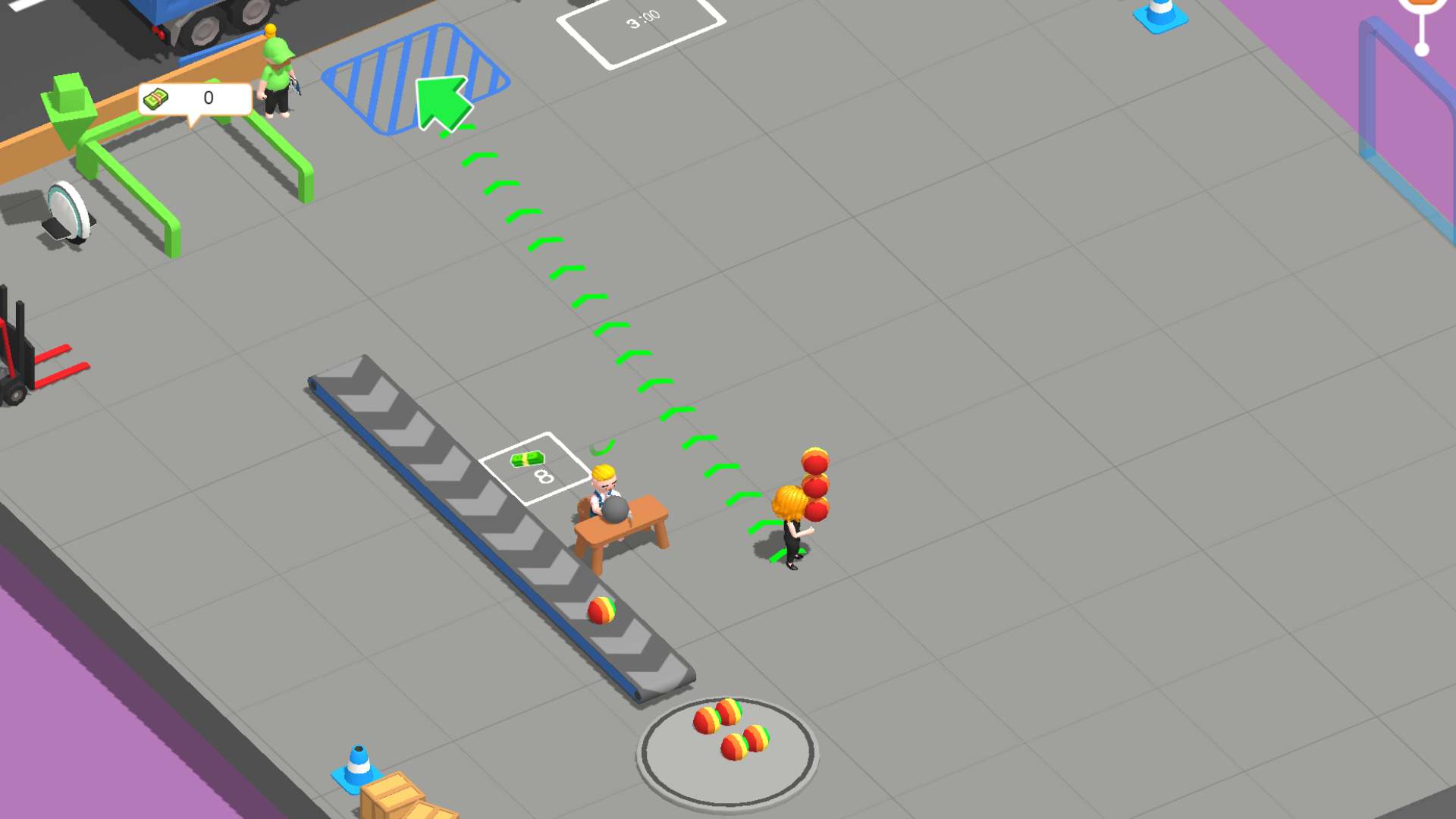This screenshot has width=1456, height=819.
Task: Click the green cash icon in money bubble
Action: [x=156, y=96]
